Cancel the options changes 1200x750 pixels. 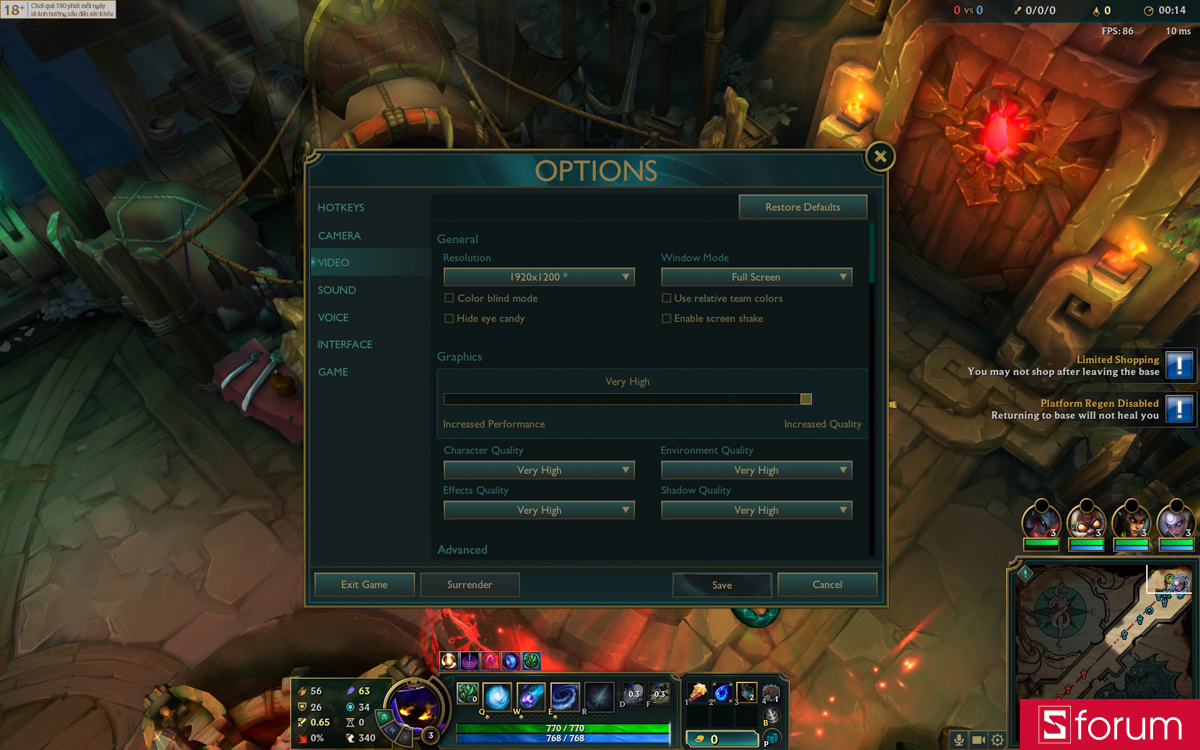click(827, 585)
